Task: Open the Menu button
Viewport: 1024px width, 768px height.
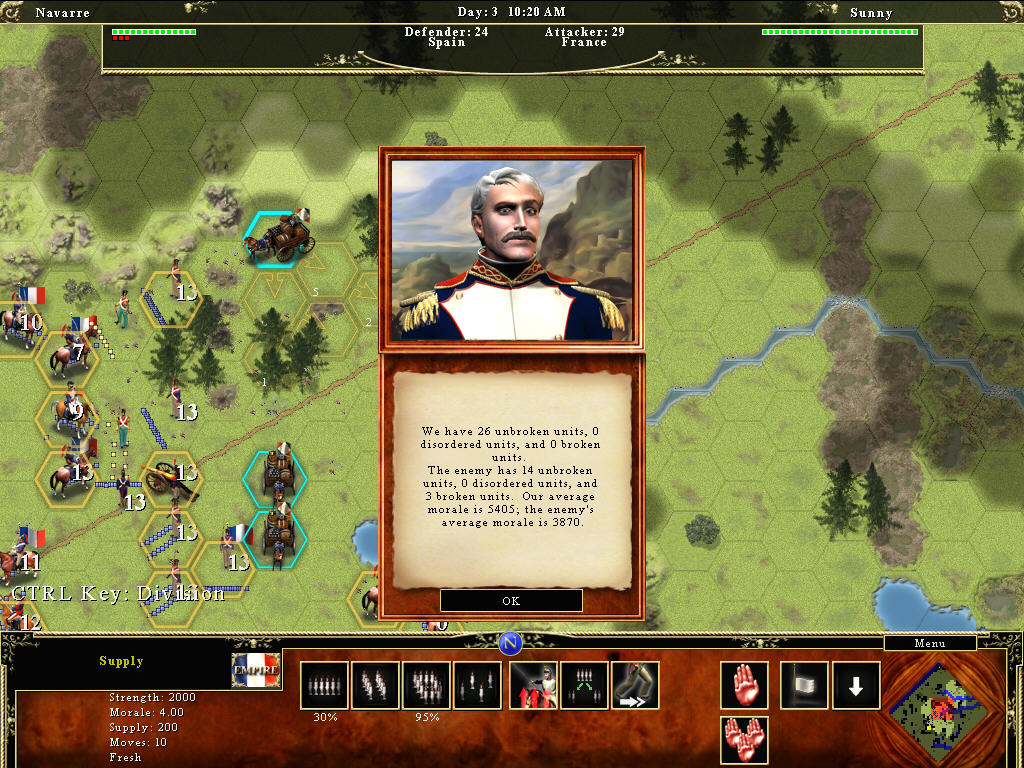Action: (930, 643)
